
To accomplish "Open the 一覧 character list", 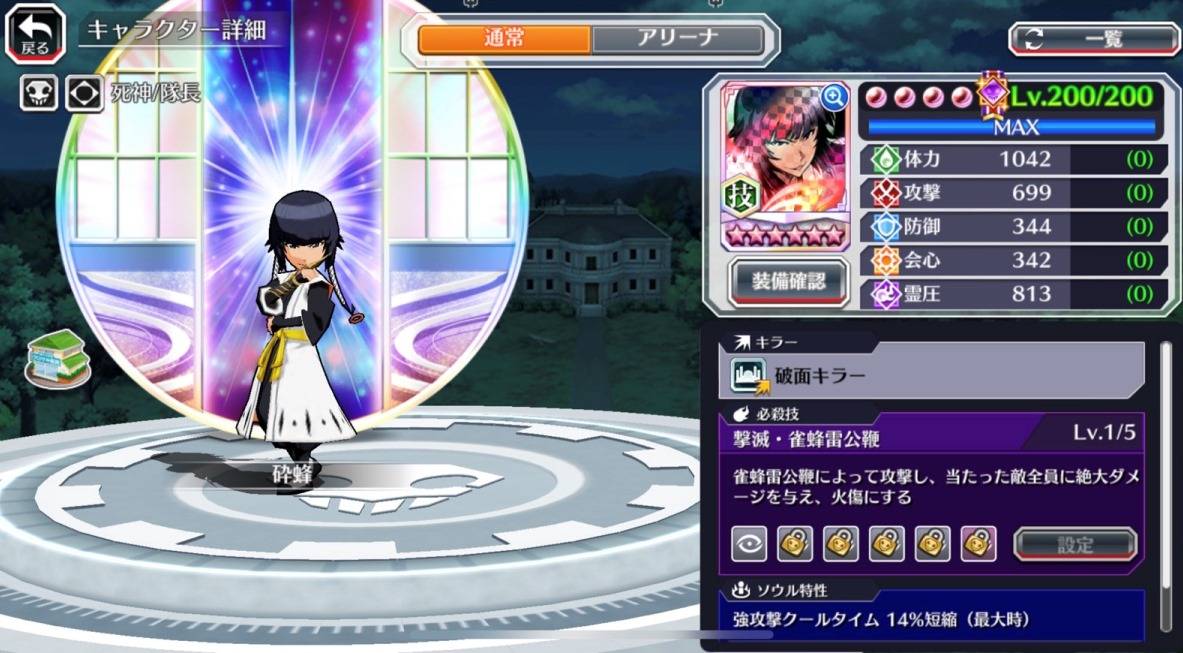I will (x=1094, y=39).
